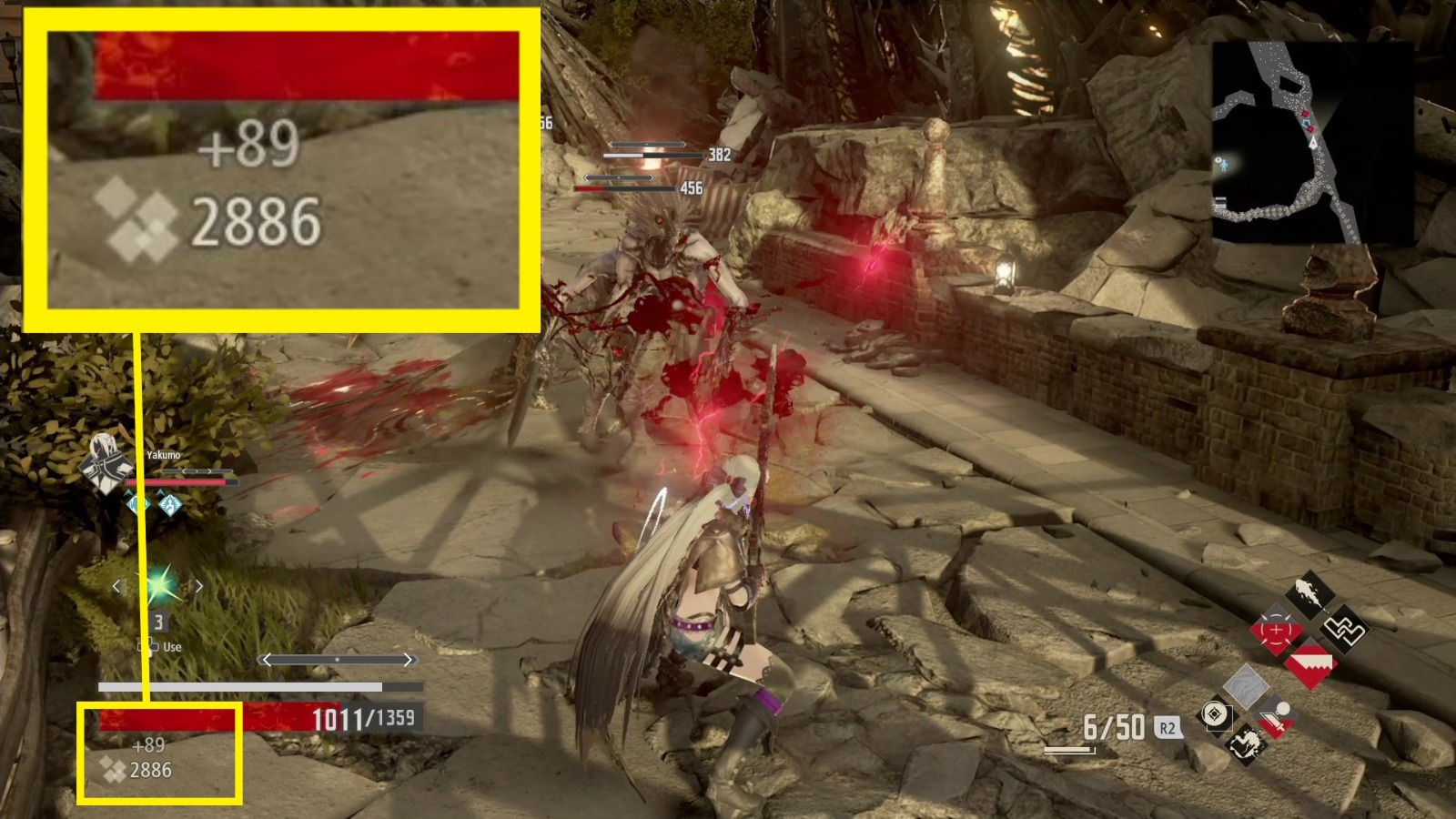1456x819 pixels.
Task: Select the sword and orb weapon skill icon
Action: tap(1276, 719)
